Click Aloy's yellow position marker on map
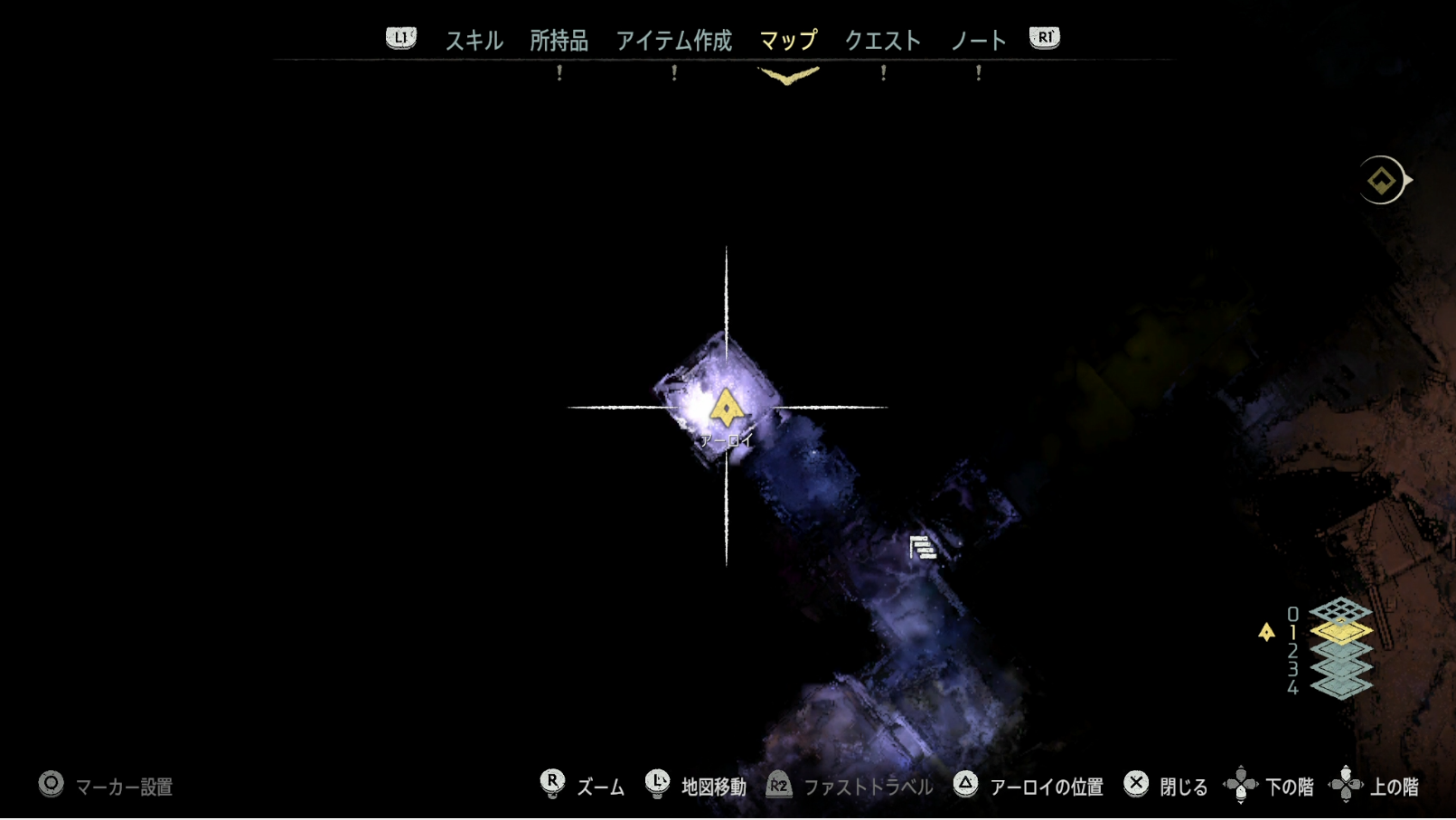The height and width of the screenshot is (820, 1456). (x=728, y=408)
